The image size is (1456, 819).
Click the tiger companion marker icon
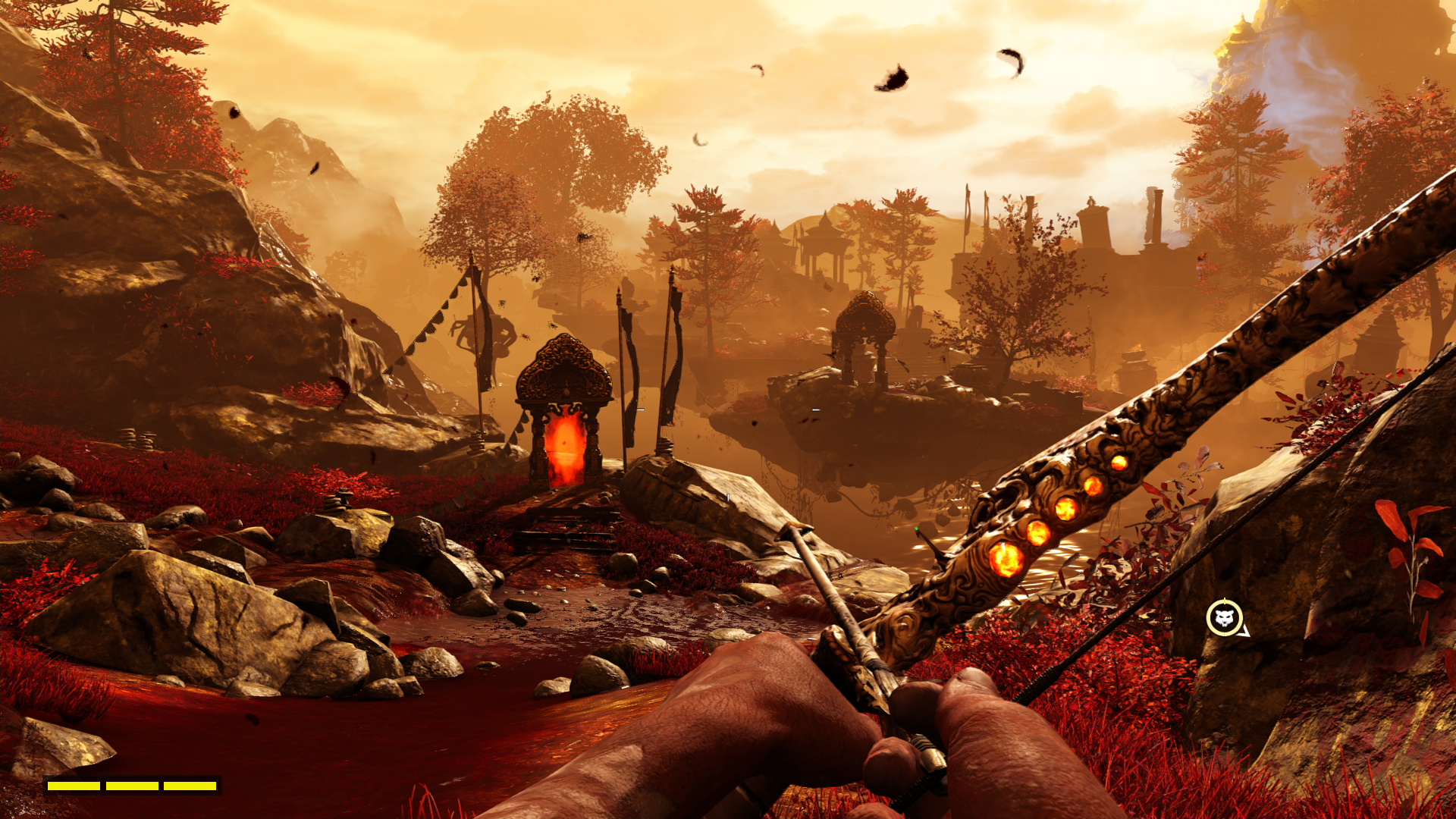pyautogui.click(x=1224, y=618)
